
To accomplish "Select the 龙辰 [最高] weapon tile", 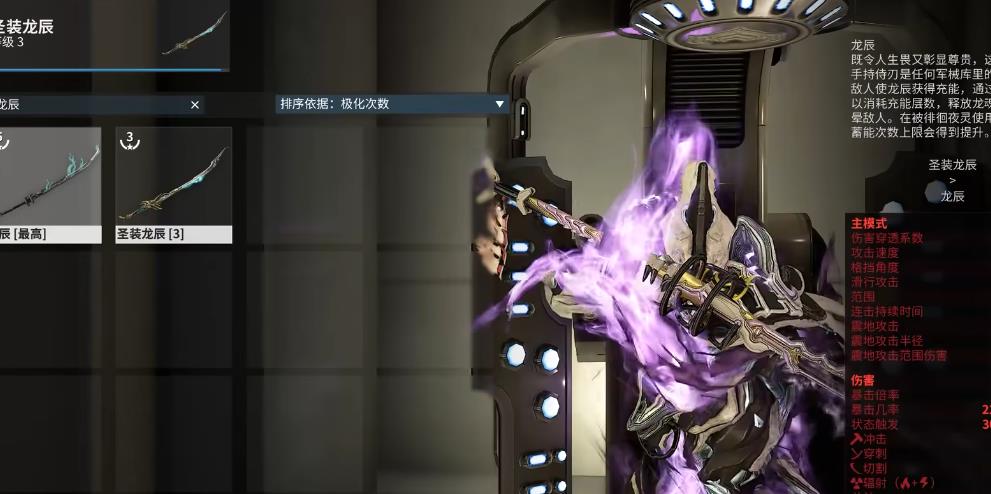I will click(x=48, y=184).
